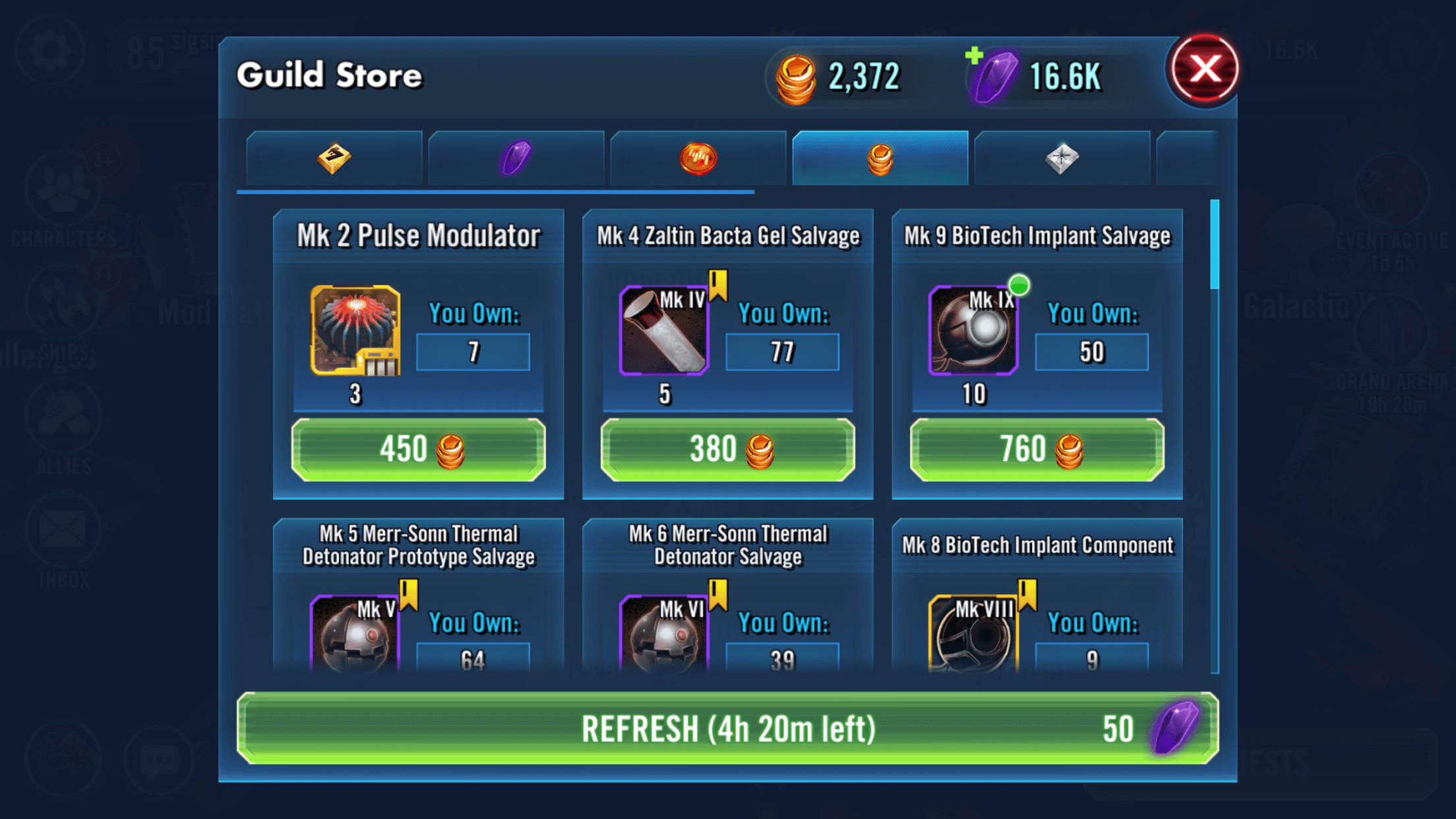The width and height of the screenshot is (1456, 819).
Task: Select the Mk V Thermal Detonator Prototype icon
Action: pyautogui.click(x=355, y=634)
